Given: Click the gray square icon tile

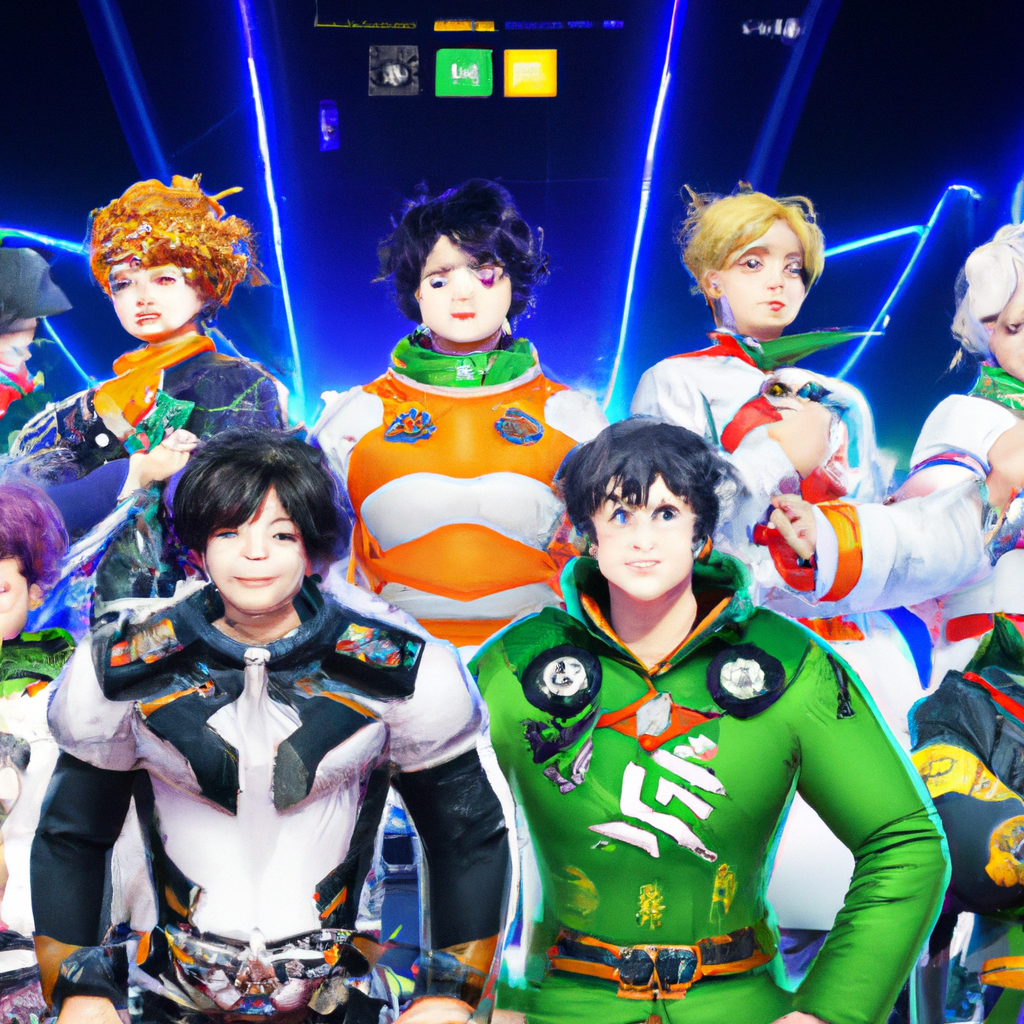Looking at the screenshot, I should (393, 72).
